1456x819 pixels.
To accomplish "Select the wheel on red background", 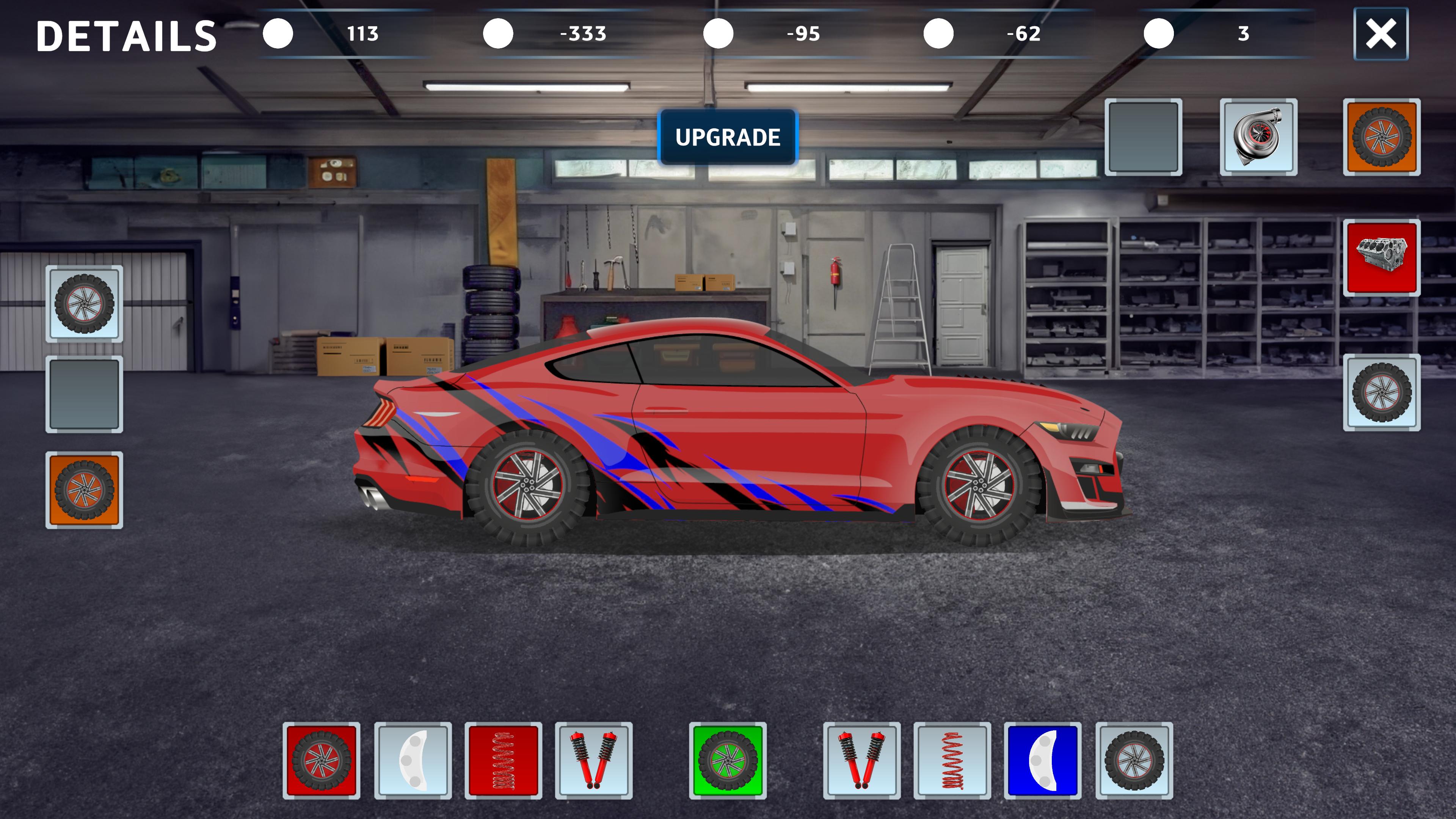I will click(x=321, y=760).
